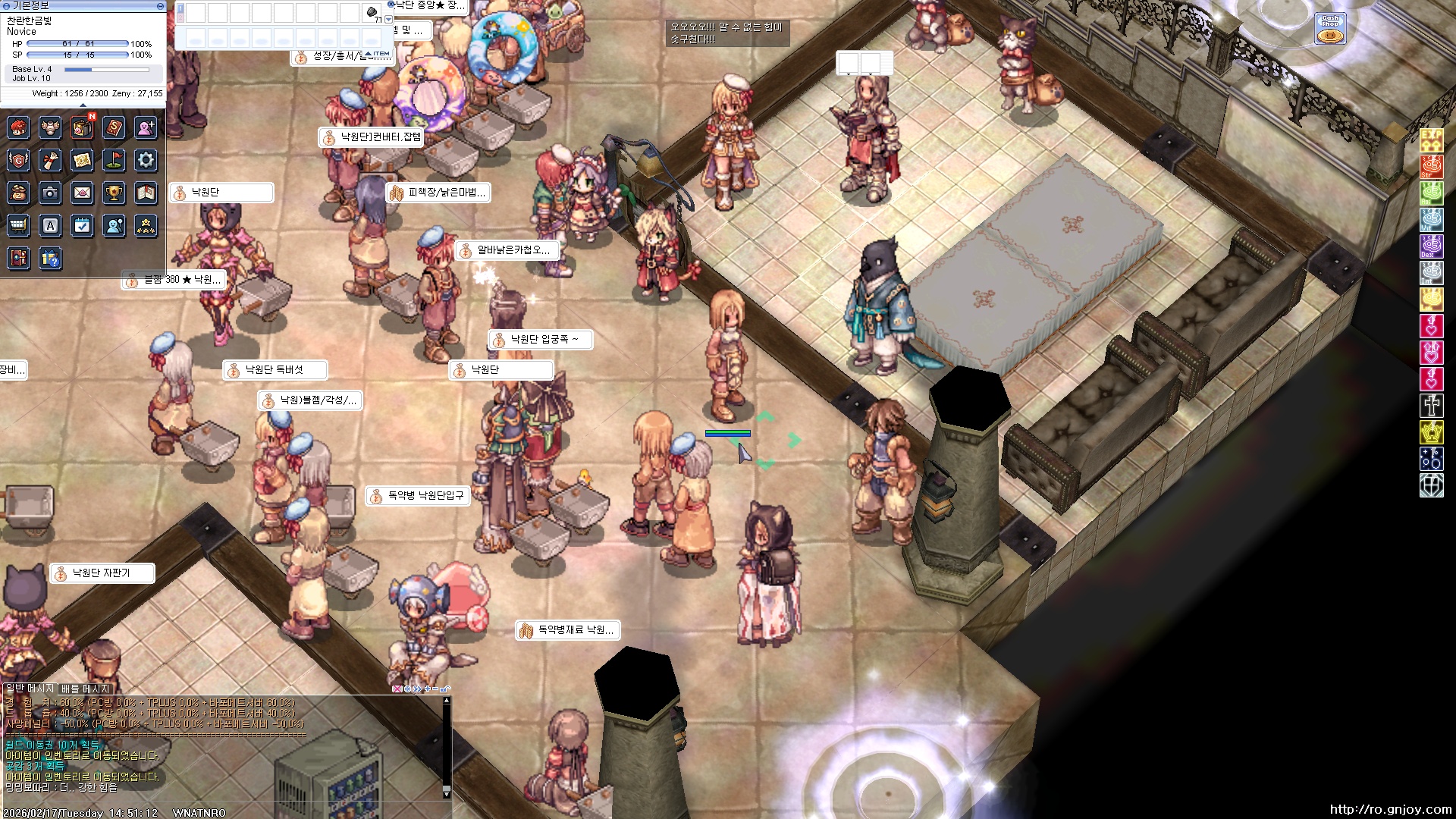Open the Cash Shop button
This screenshot has height=819, width=1456.
pos(1330,28)
